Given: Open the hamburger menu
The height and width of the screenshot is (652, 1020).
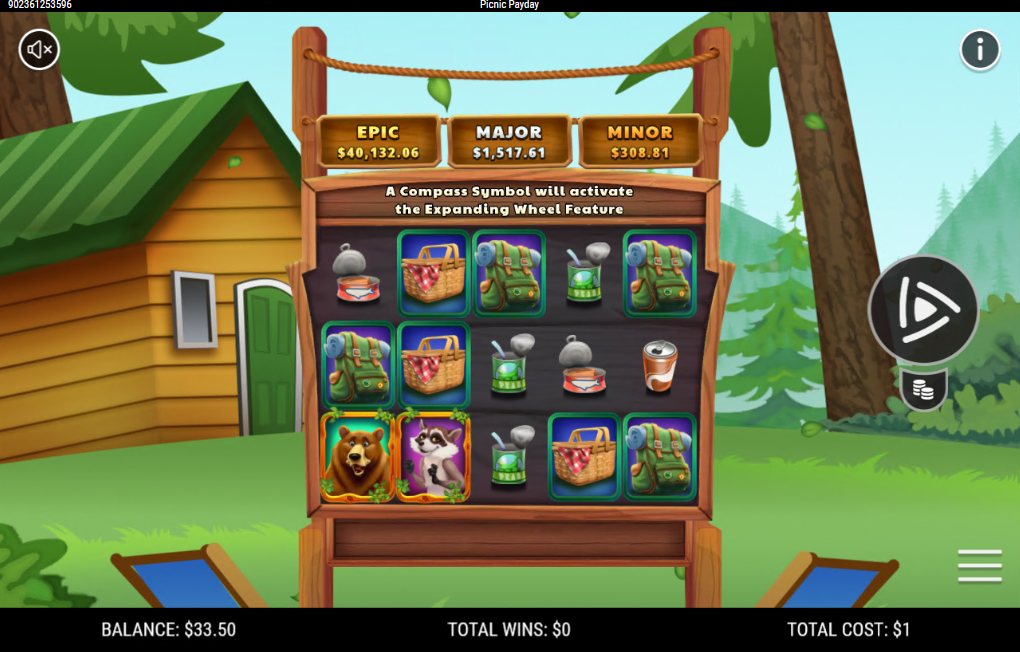Looking at the screenshot, I should click(979, 566).
